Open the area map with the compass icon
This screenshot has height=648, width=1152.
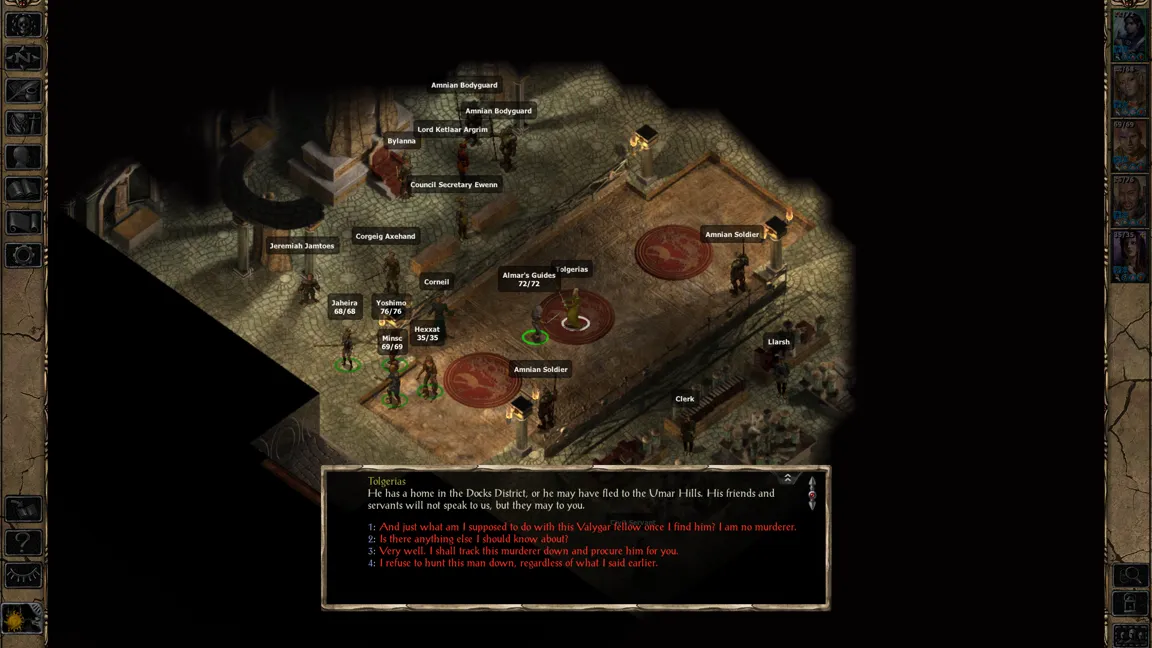23,58
